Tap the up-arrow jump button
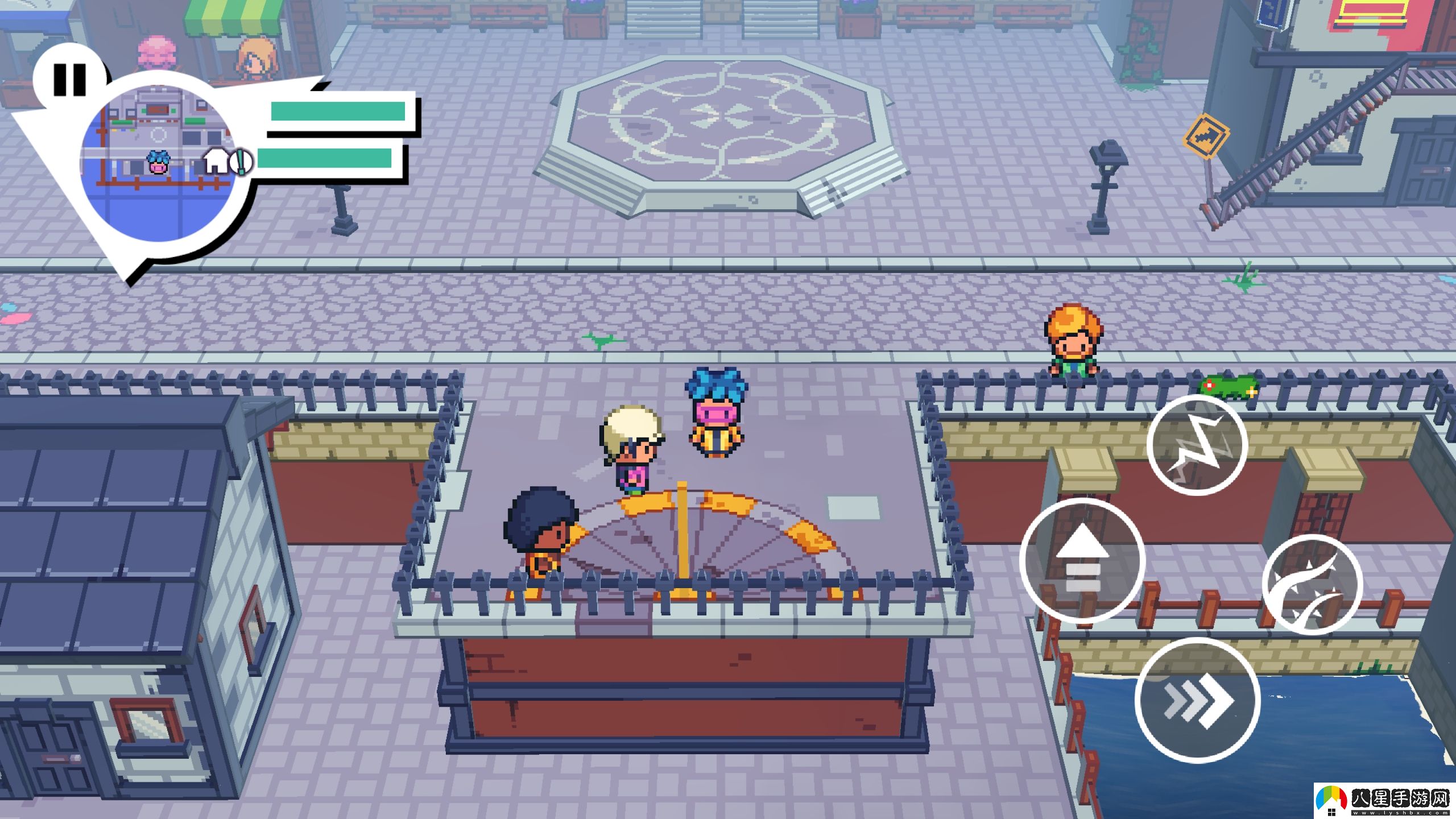 (1082, 560)
